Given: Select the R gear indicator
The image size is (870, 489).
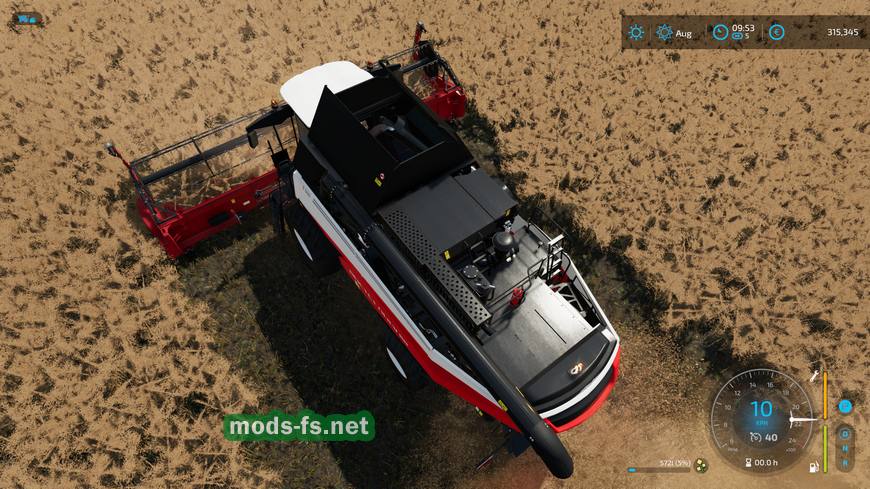Looking at the screenshot, I should point(845,463).
